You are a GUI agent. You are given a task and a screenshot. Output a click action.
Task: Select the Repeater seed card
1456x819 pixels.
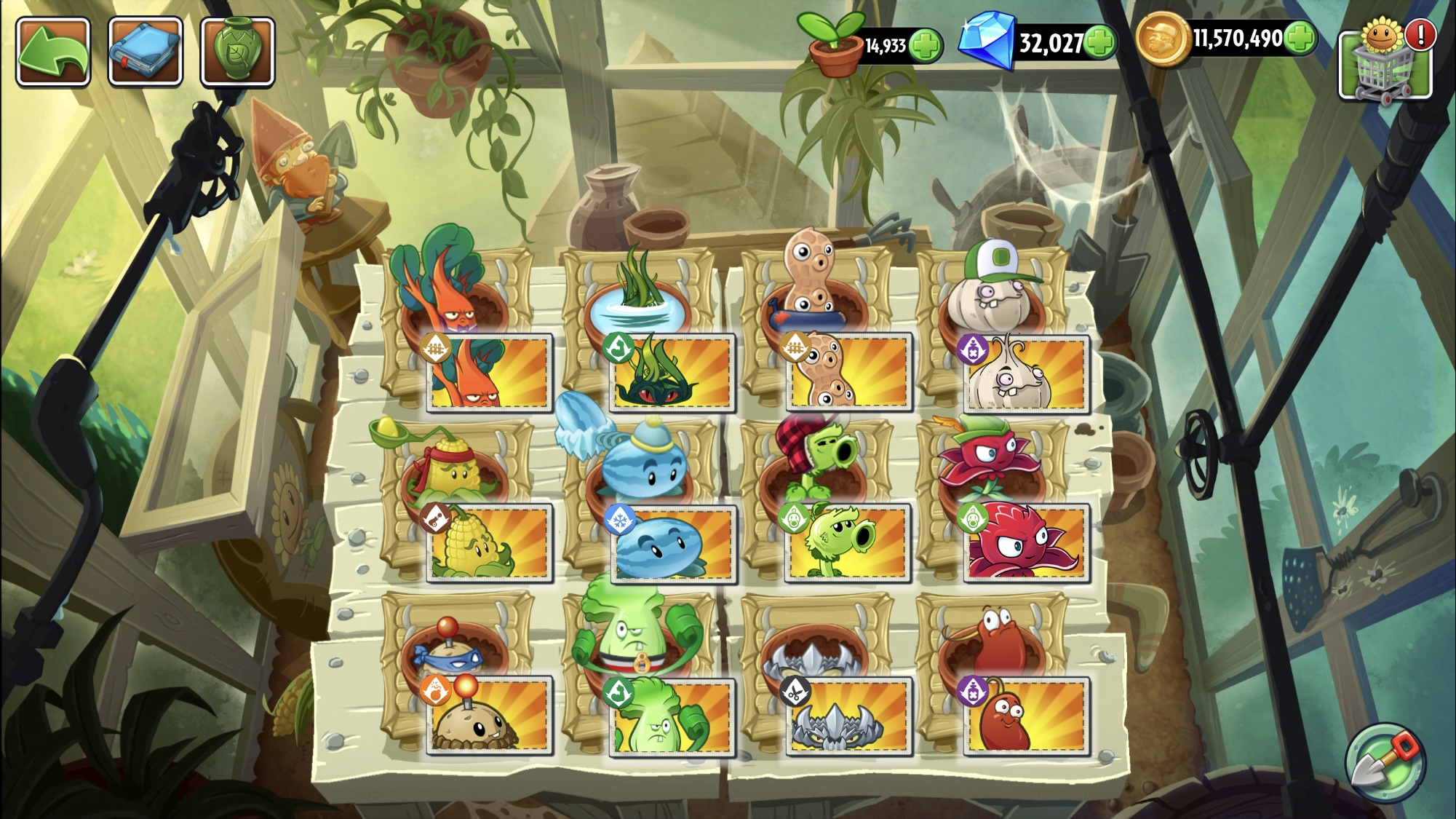[848, 543]
